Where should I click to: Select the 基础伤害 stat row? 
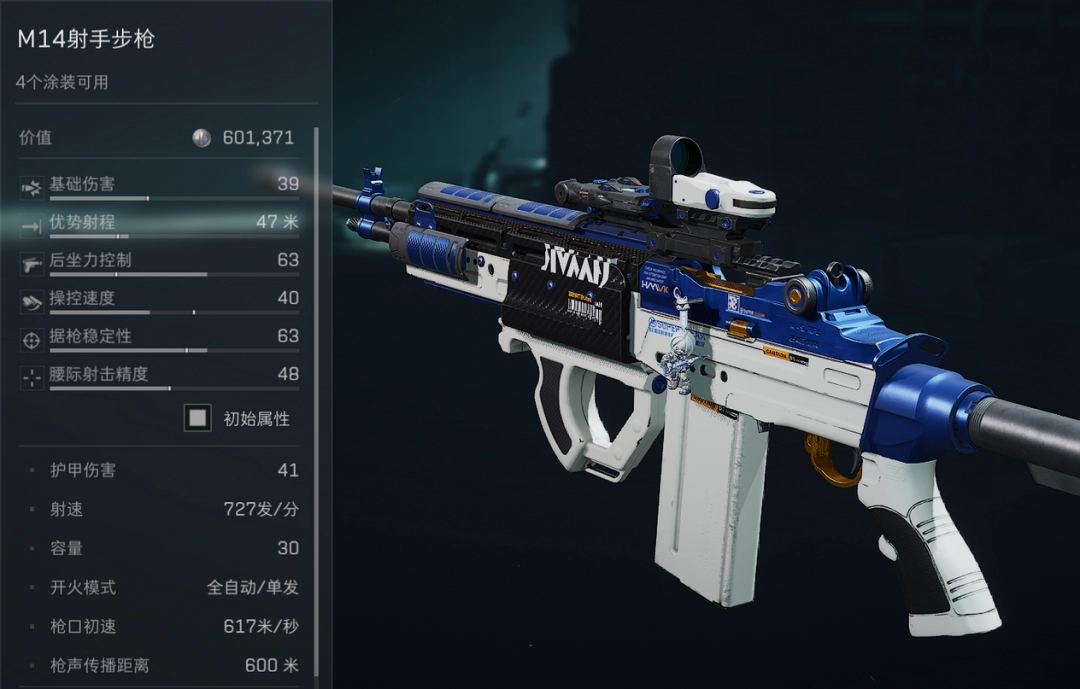pyautogui.click(x=160, y=185)
